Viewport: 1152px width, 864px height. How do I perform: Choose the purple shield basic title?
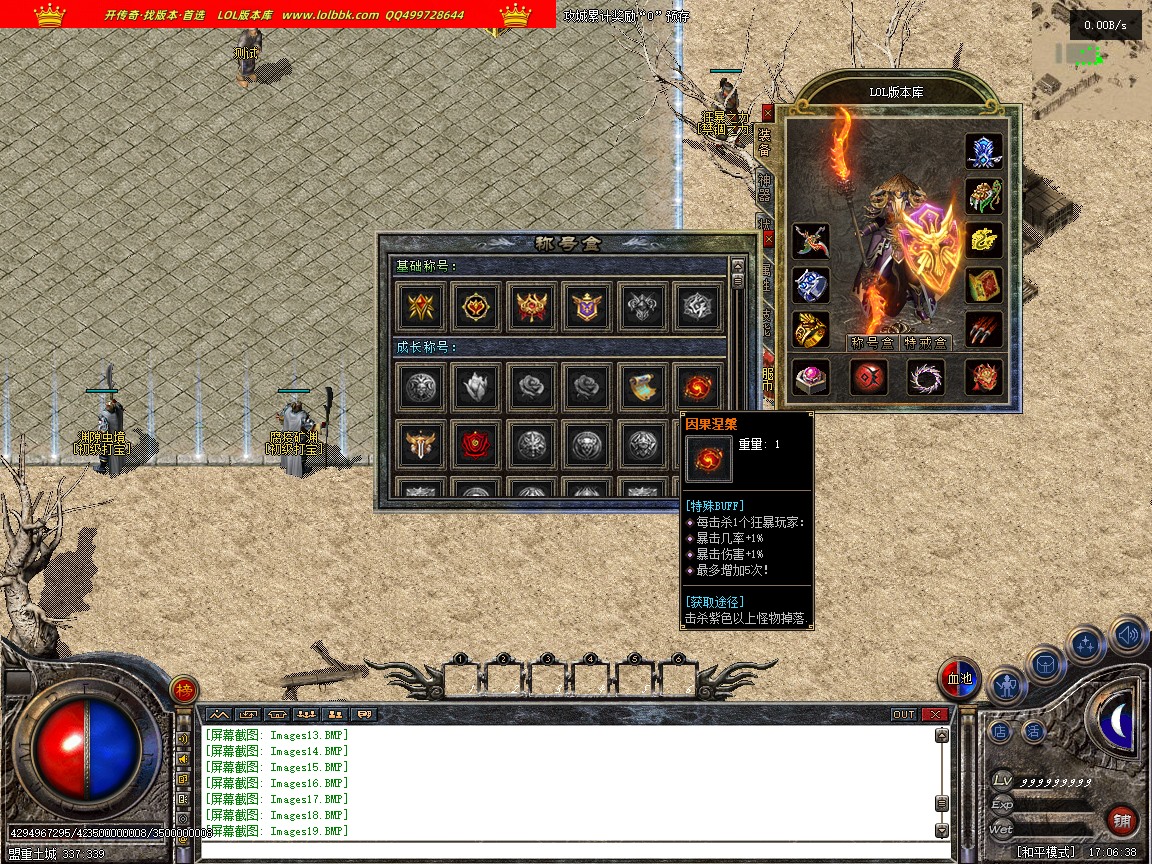[586, 307]
